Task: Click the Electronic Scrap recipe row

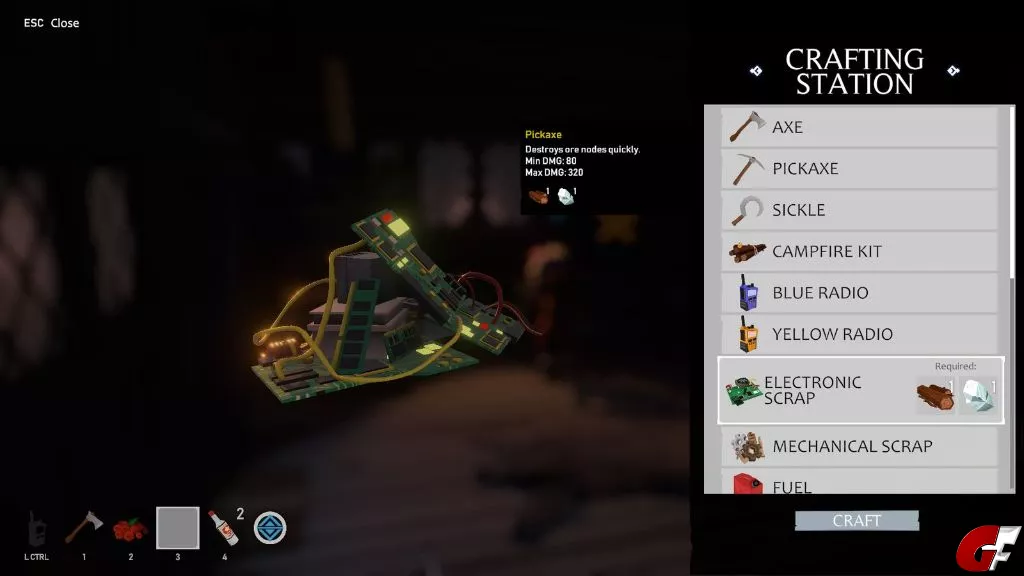Action: pos(860,390)
